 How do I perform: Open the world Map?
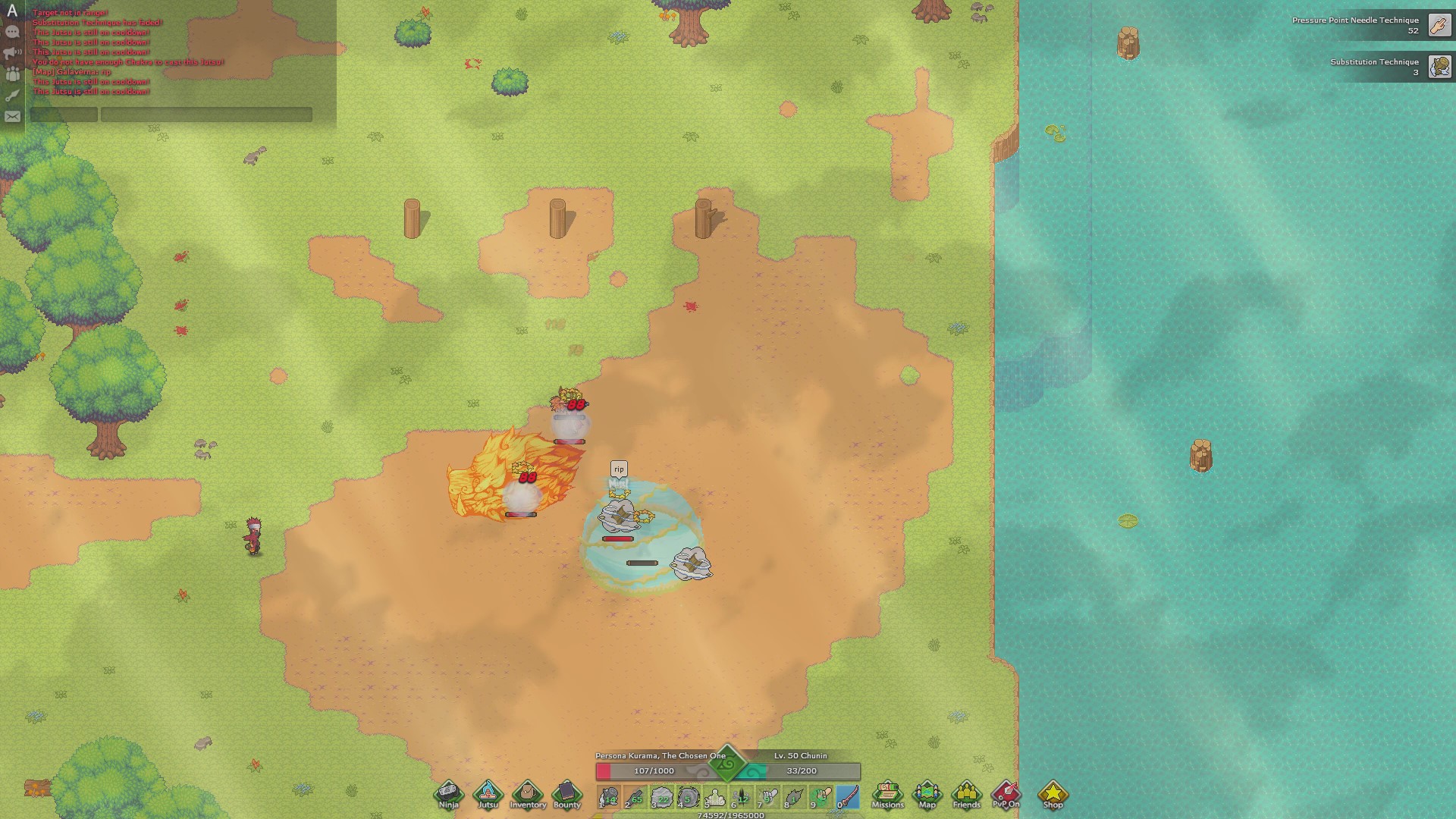pos(927,794)
